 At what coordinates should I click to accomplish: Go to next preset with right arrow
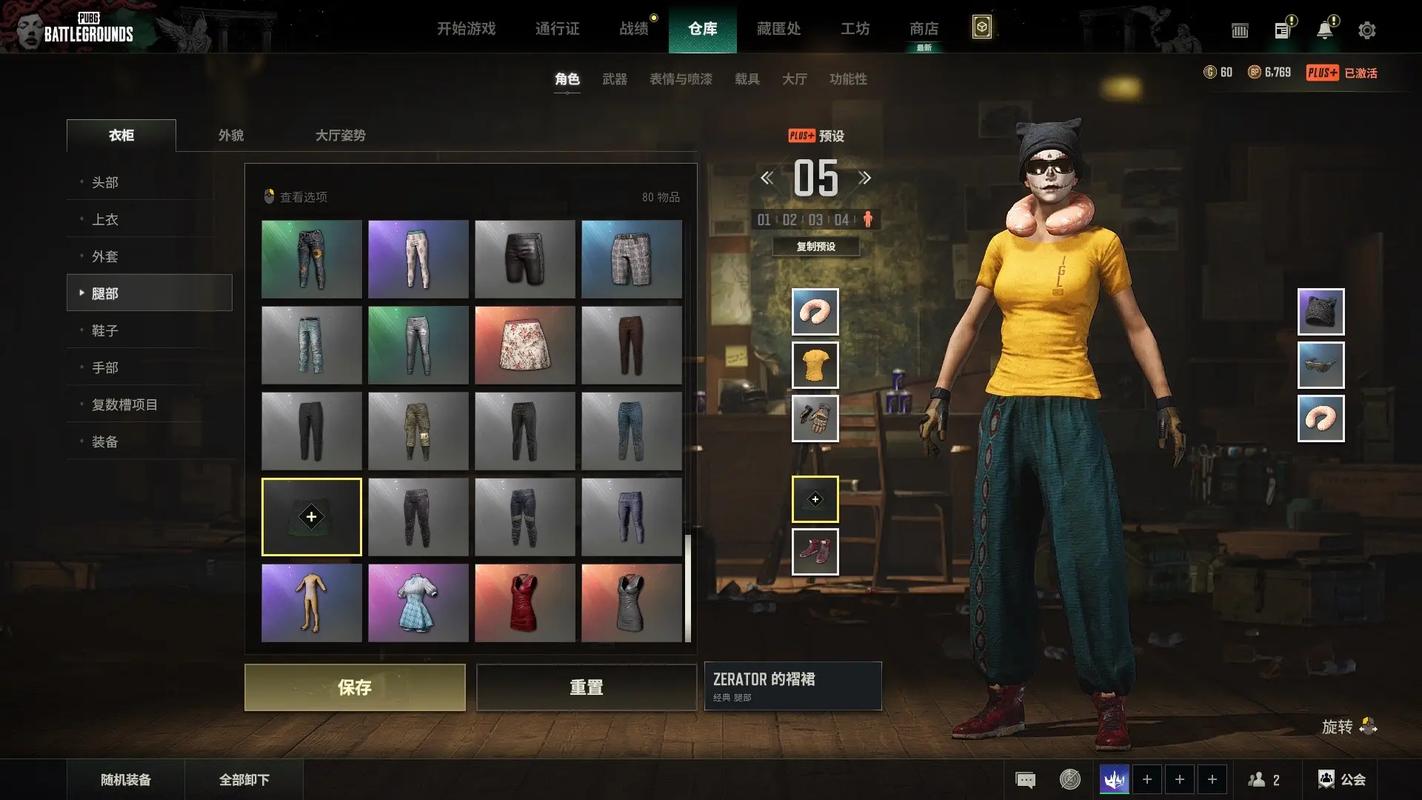click(865, 178)
